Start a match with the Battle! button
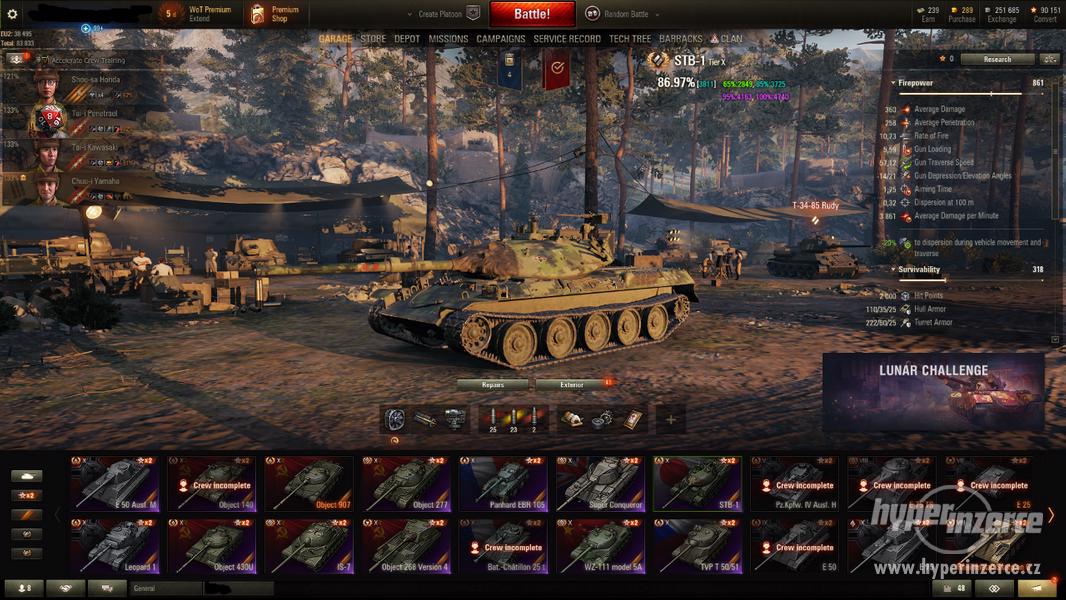The width and height of the screenshot is (1066, 600). point(532,14)
